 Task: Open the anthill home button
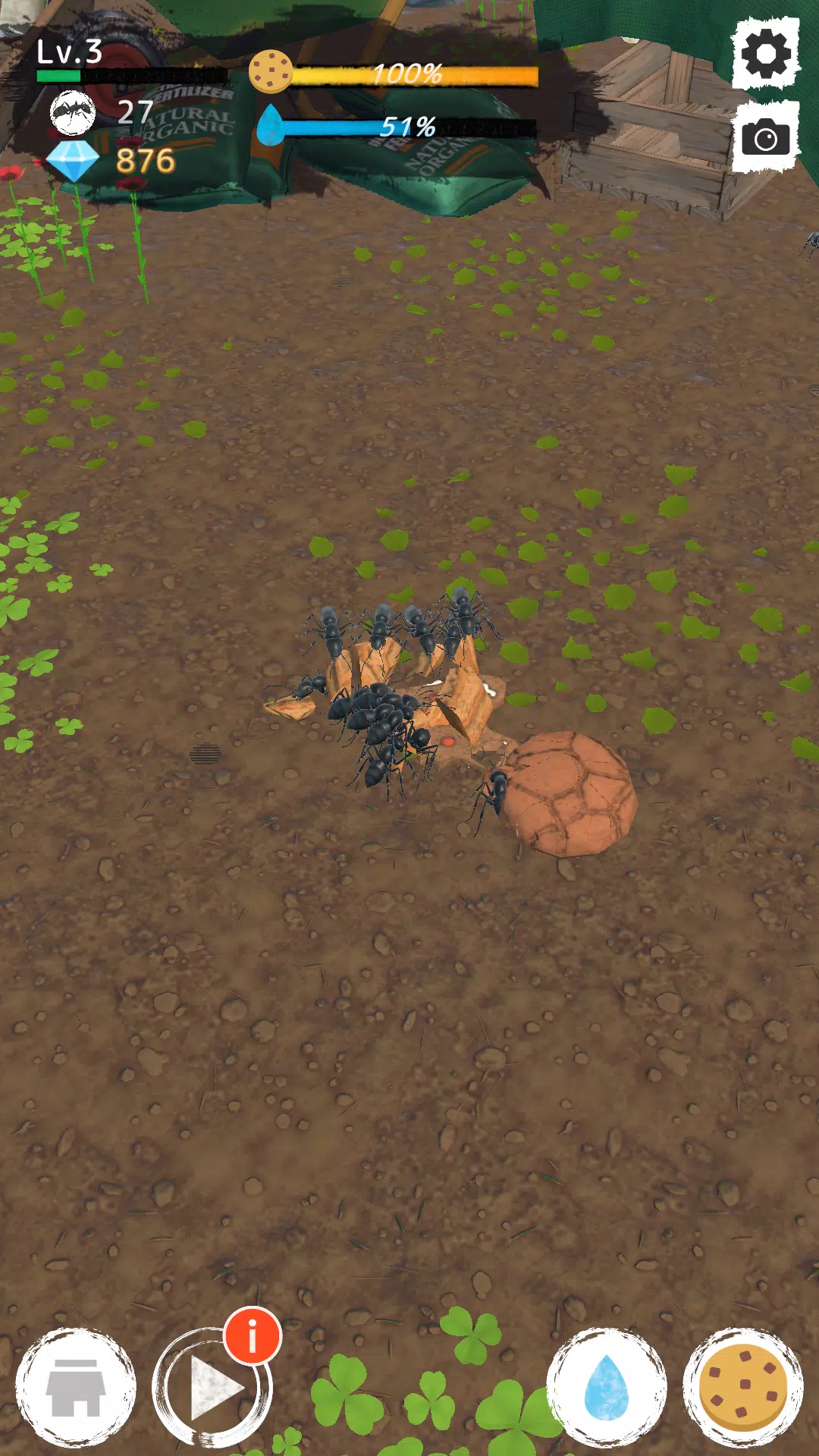(x=75, y=1388)
